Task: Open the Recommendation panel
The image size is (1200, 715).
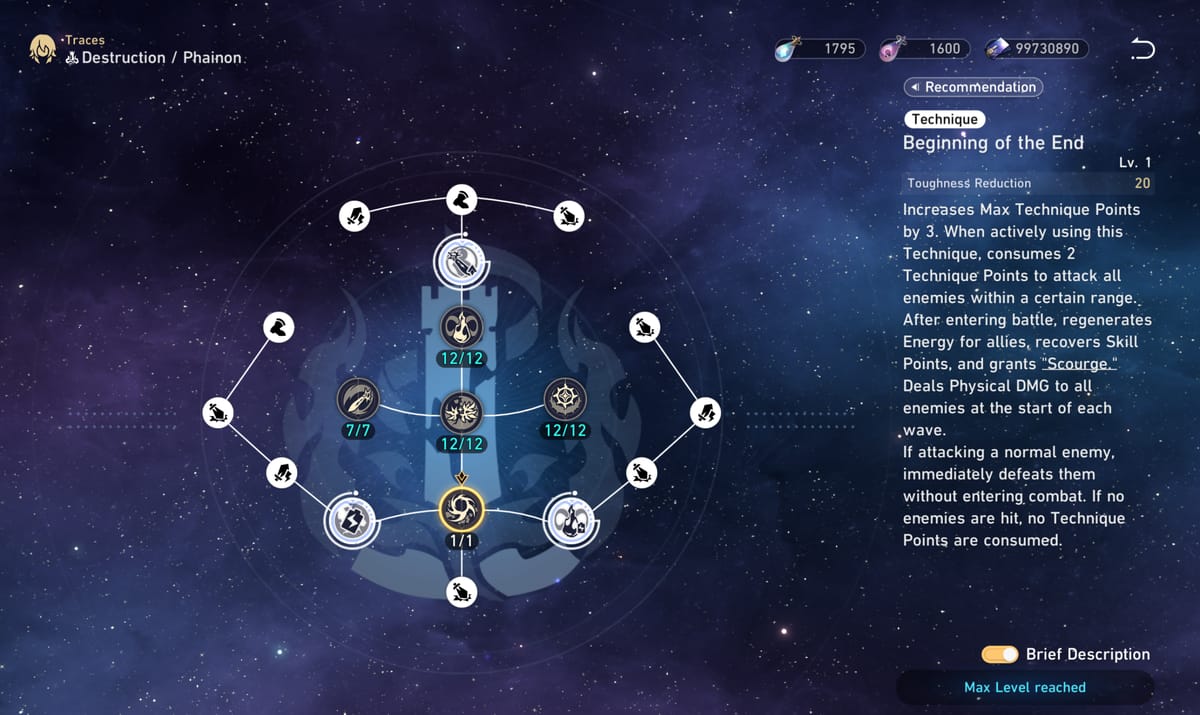Action: [x=973, y=87]
